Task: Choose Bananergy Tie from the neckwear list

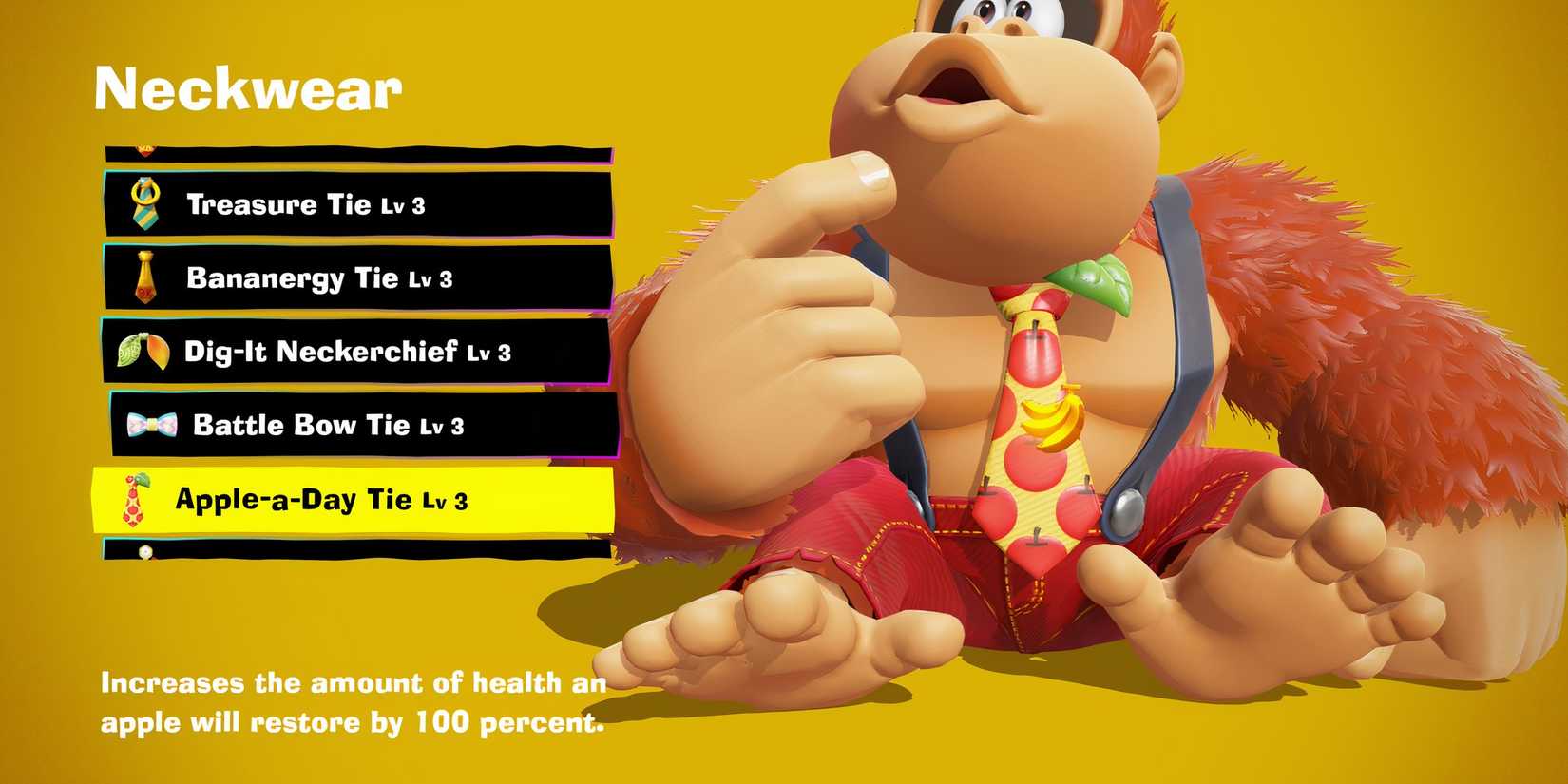Action: point(314,277)
